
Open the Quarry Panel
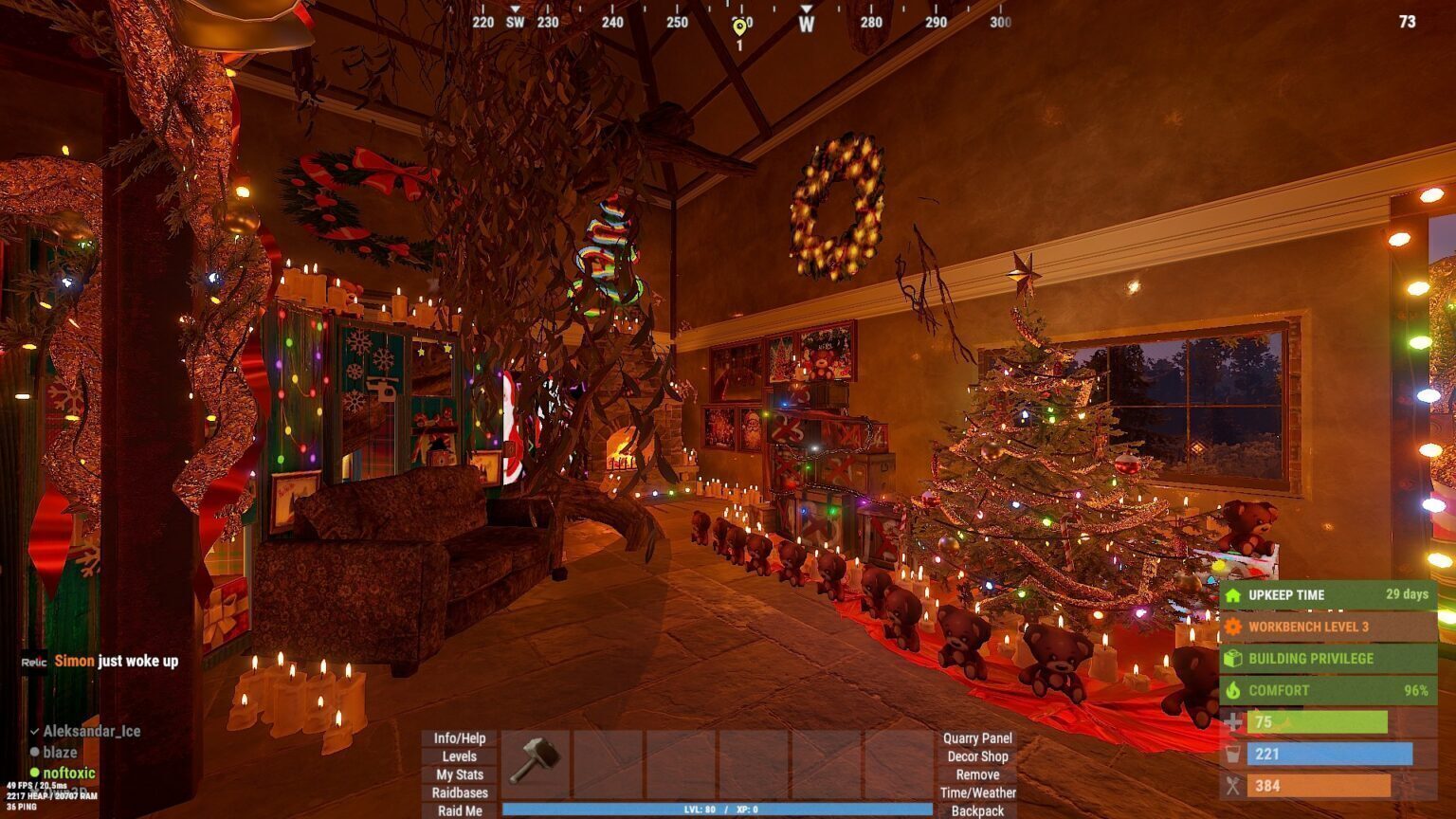tap(977, 738)
